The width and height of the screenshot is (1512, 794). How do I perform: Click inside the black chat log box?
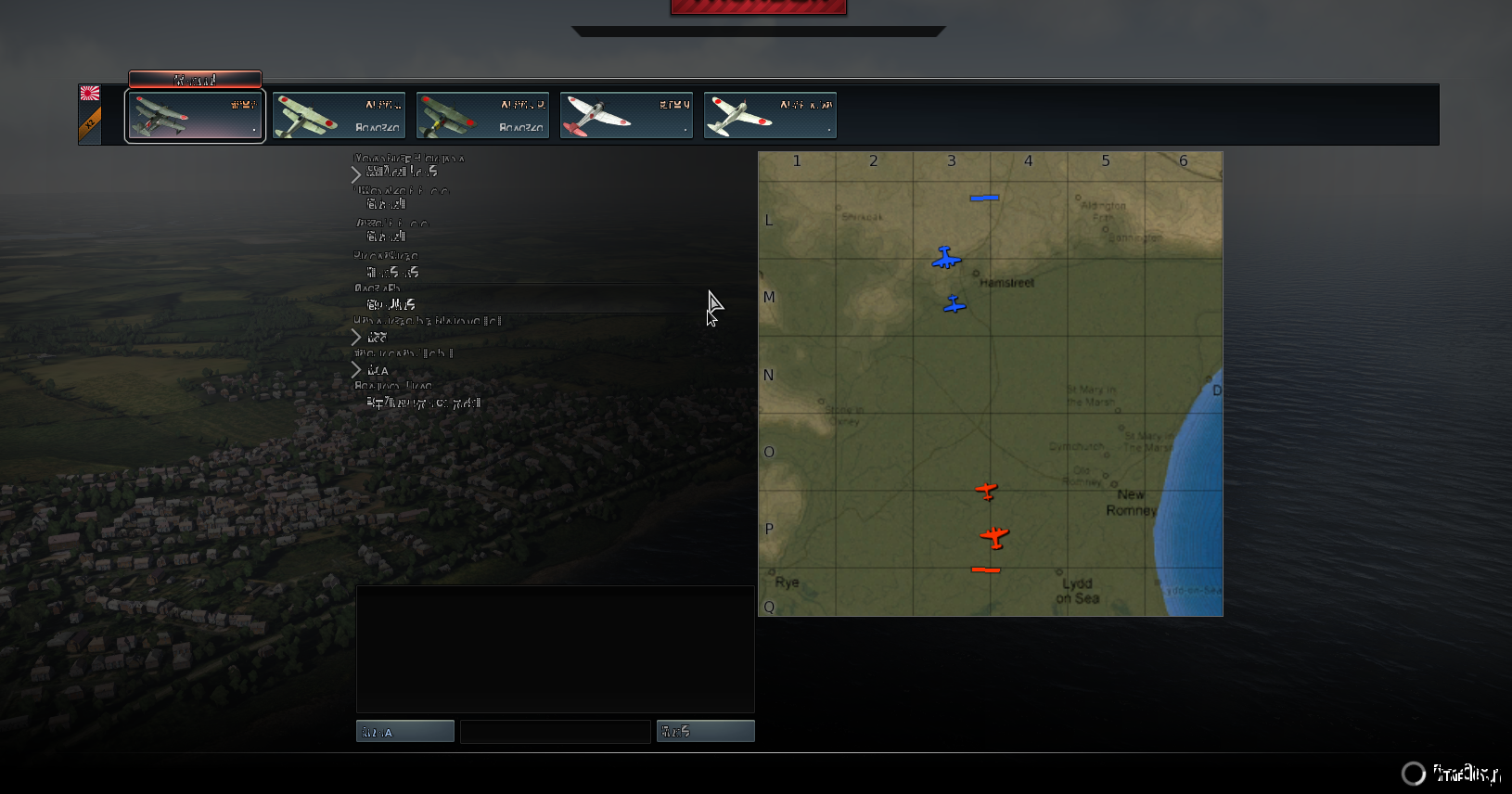555,648
